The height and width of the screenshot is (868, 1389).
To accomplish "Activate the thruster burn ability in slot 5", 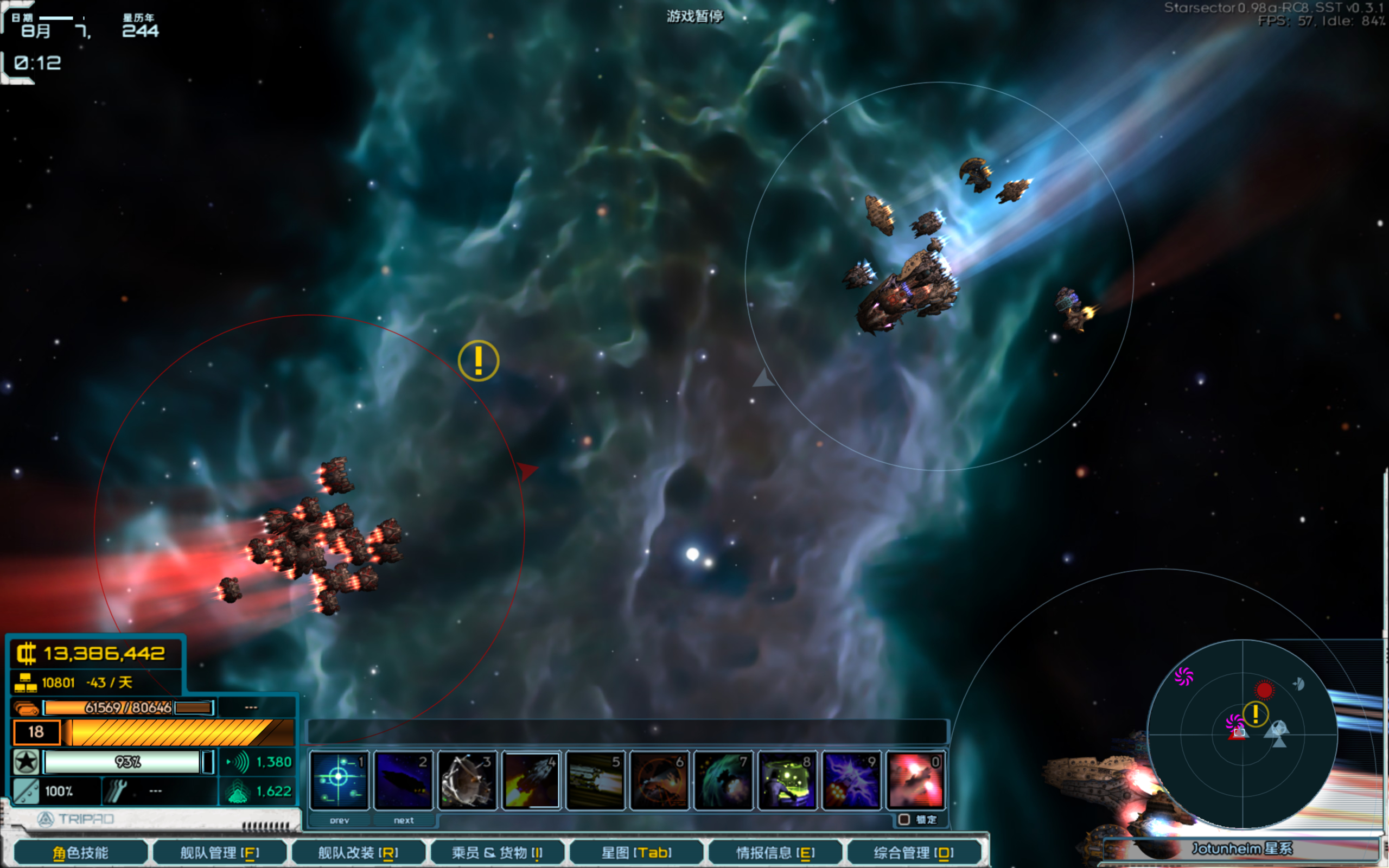I will [595, 780].
